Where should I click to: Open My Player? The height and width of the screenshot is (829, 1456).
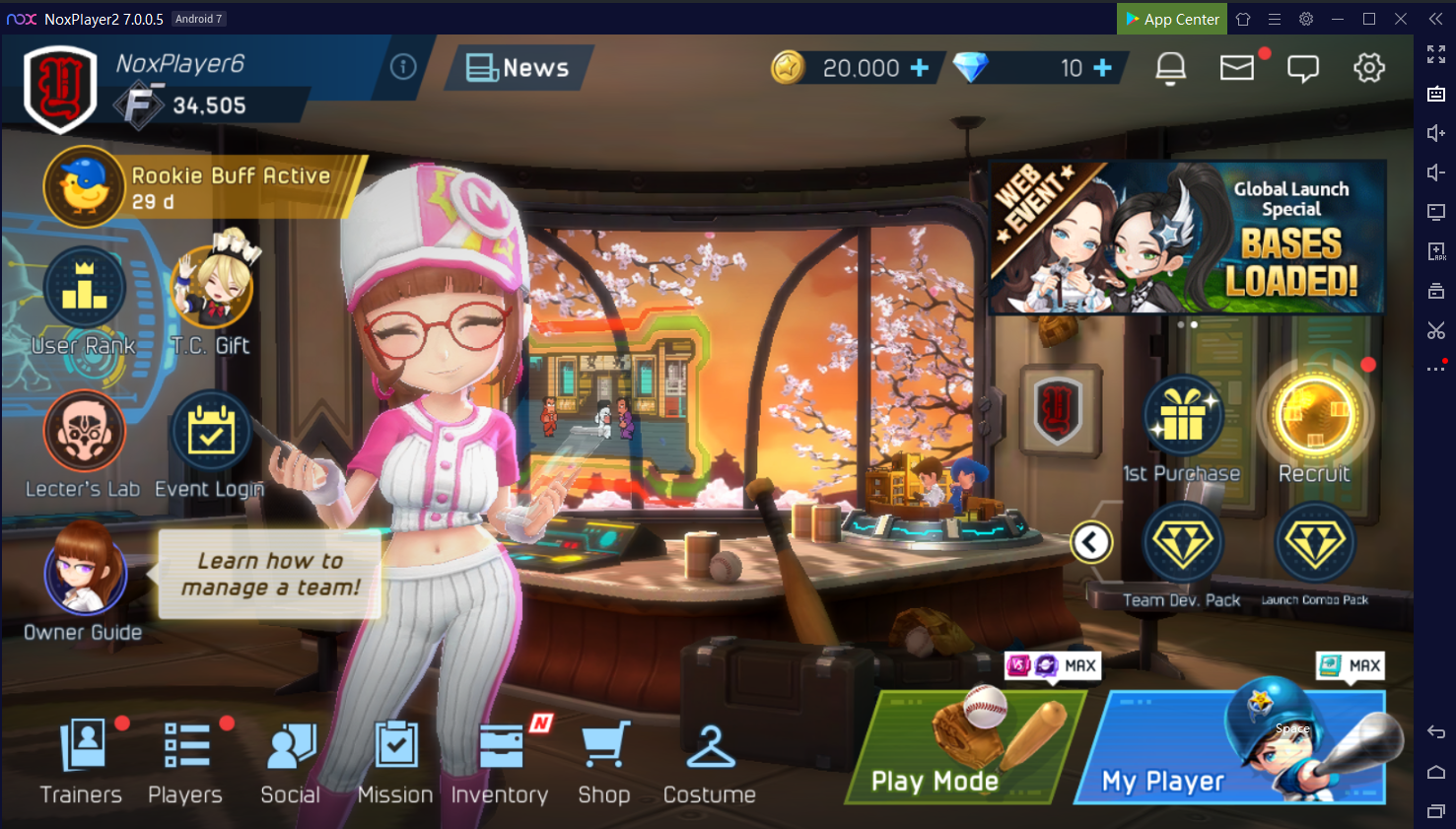coord(1240,747)
